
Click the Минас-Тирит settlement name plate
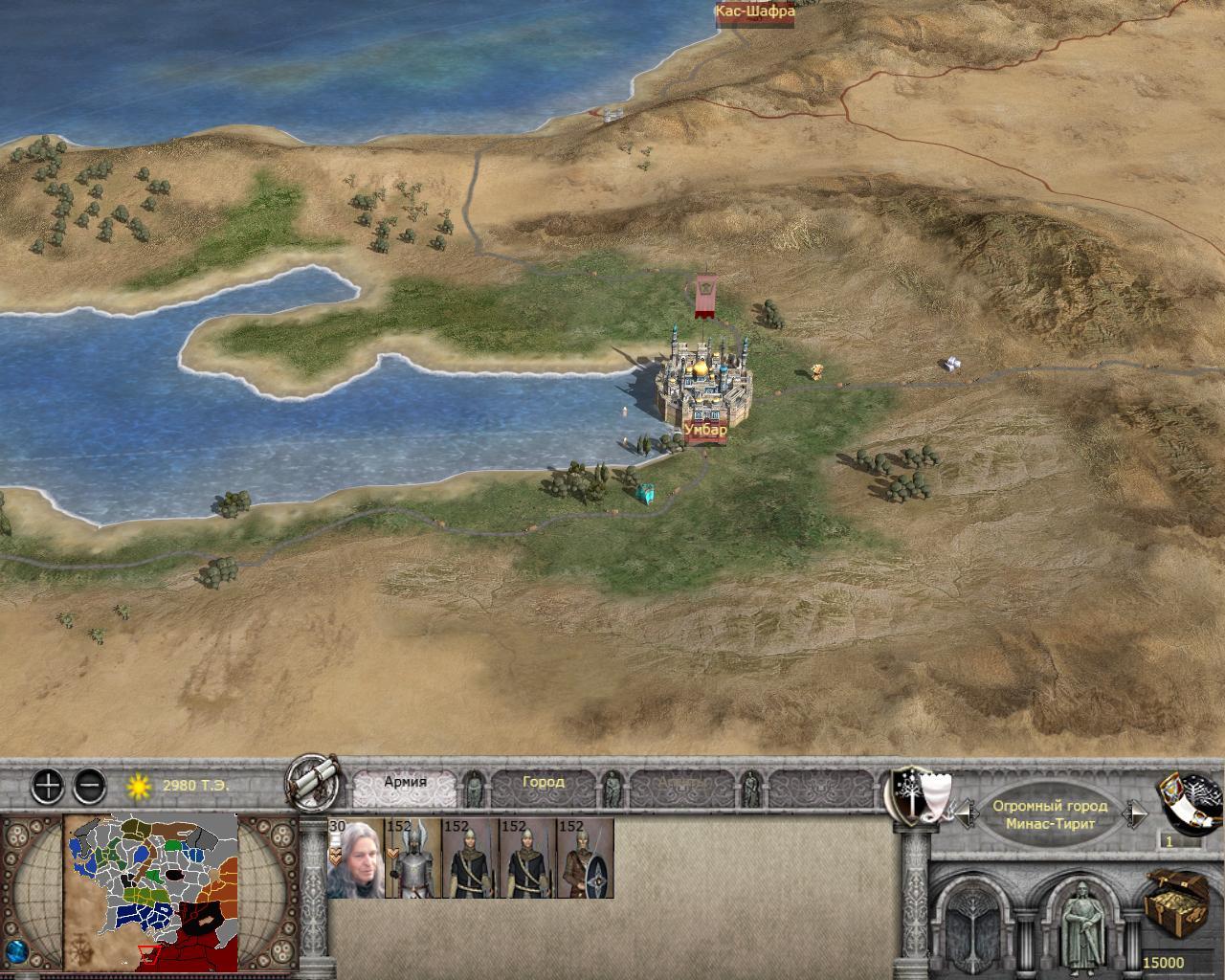[1050, 814]
